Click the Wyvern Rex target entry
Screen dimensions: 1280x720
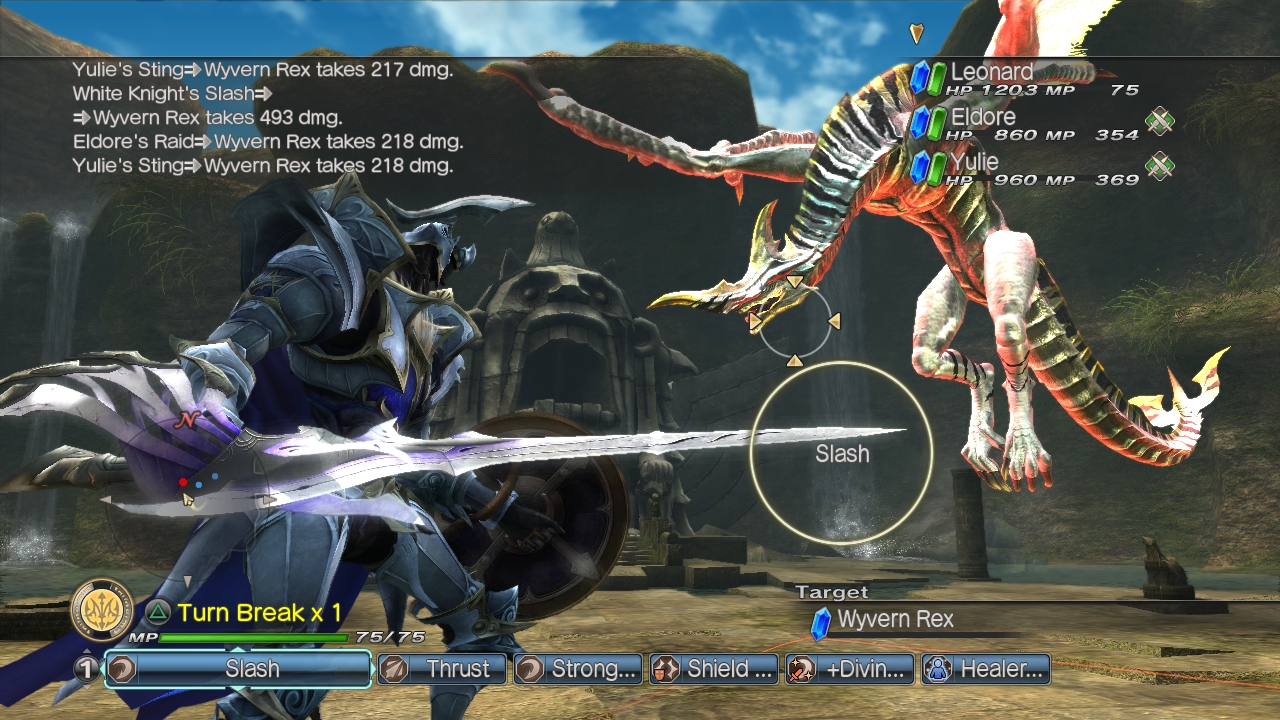click(x=895, y=620)
